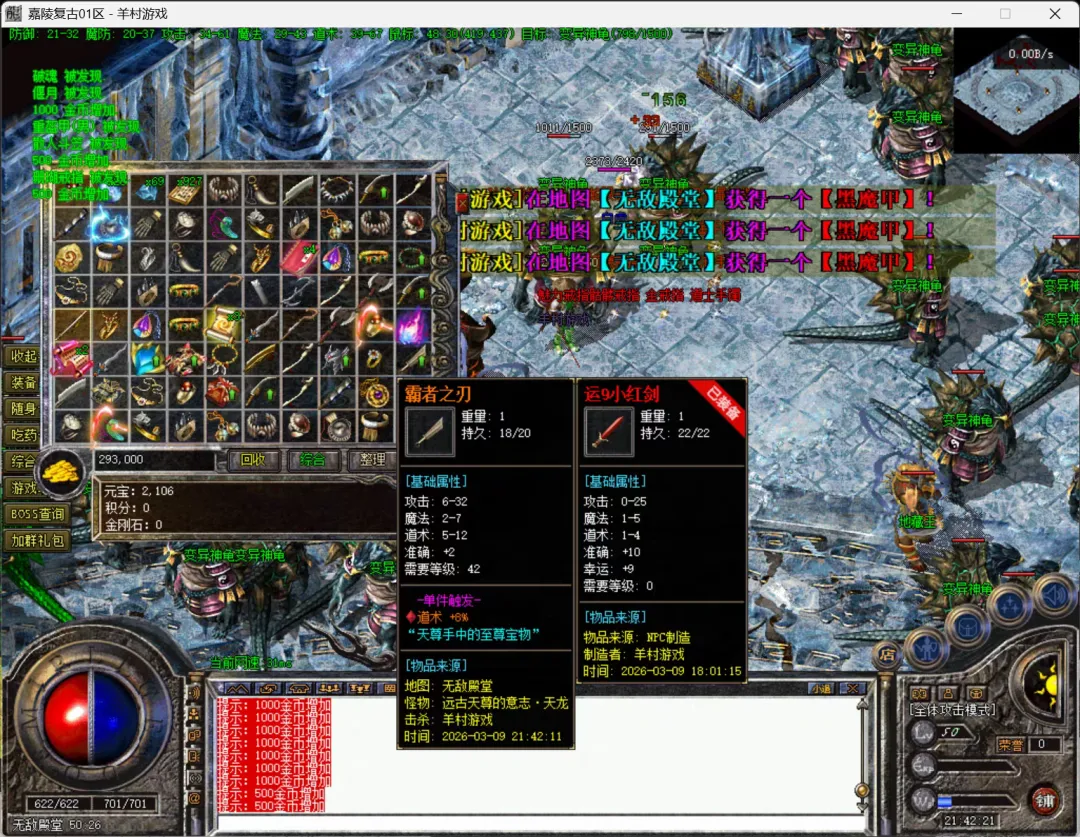Image resolution: width=1080 pixels, height=837 pixels.
Task: Close the game window
Action: pyautogui.click(x=1055, y=14)
